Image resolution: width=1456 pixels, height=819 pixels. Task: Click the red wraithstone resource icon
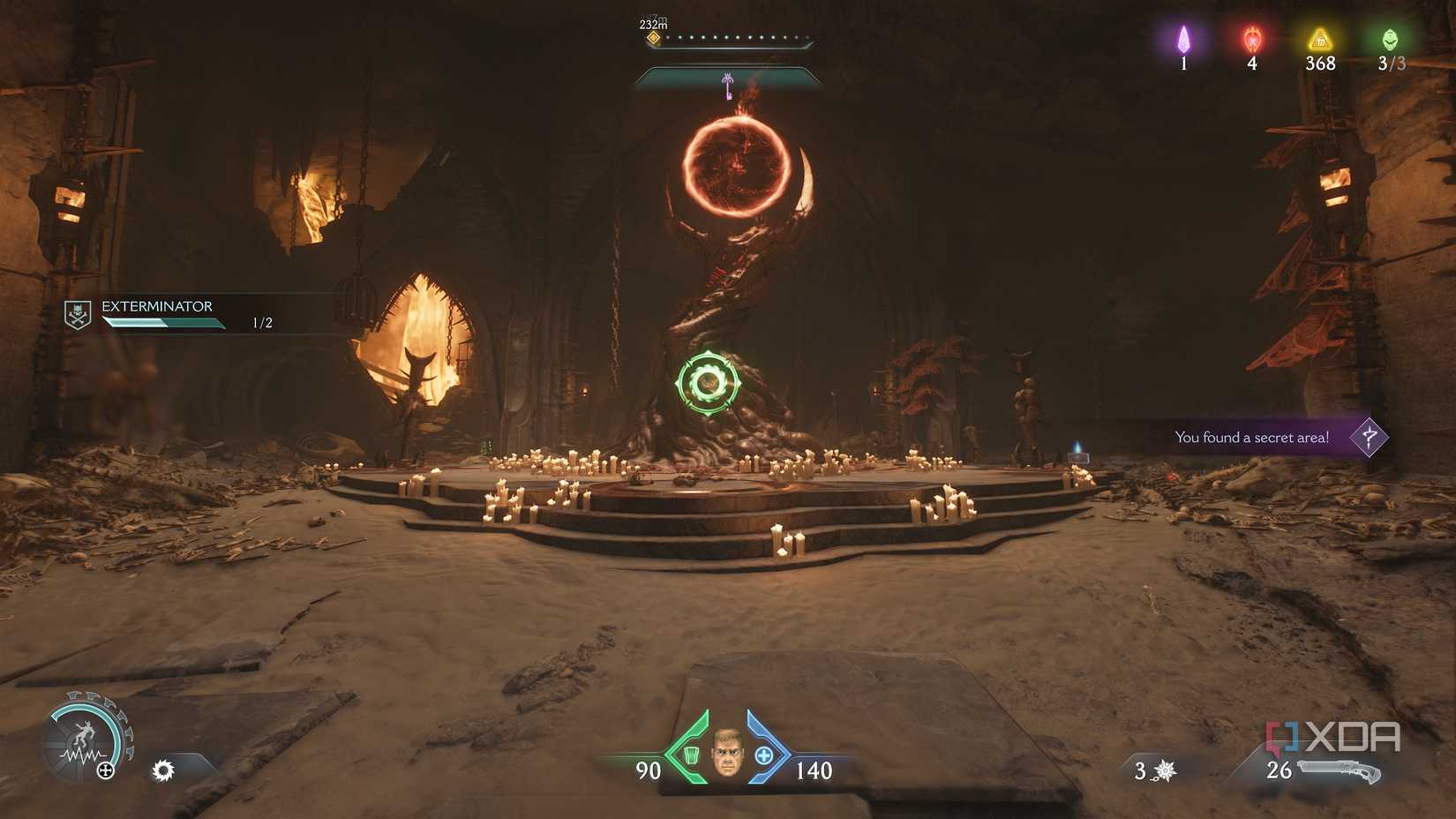[x=1251, y=40]
